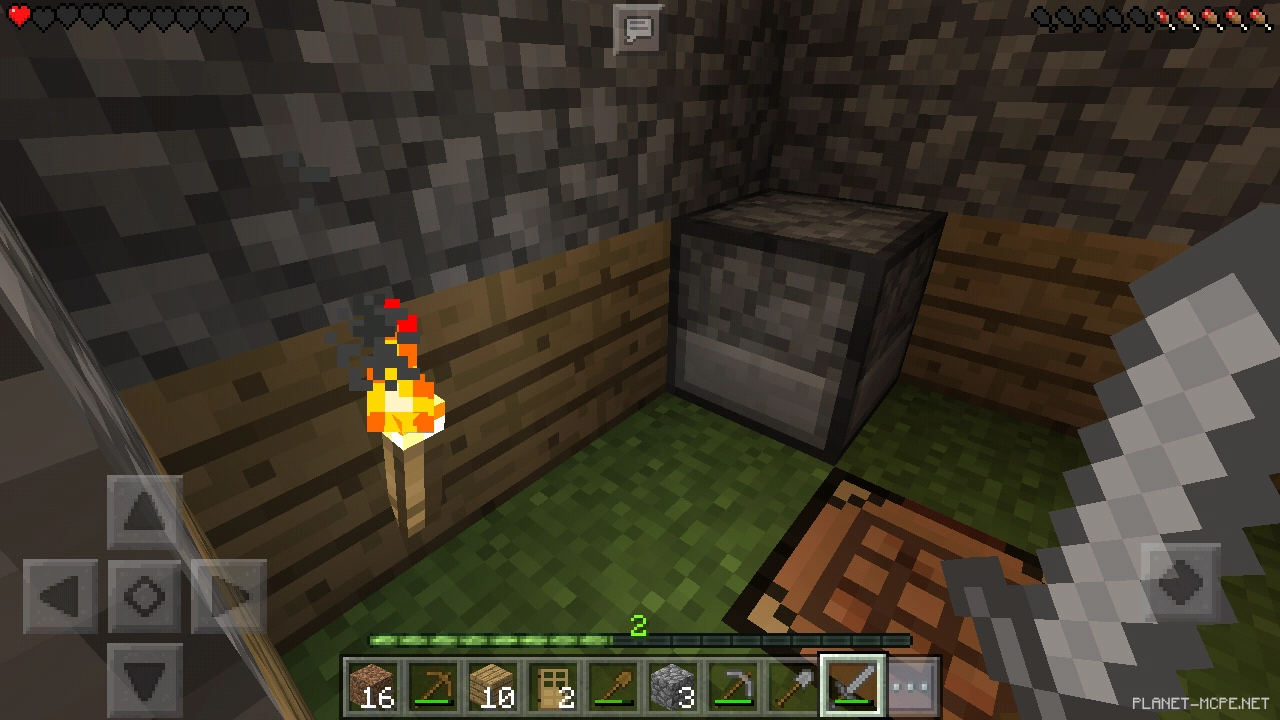Tap the jump button
Image resolution: width=1280 pixels, height=720 pixels.
click(x=1180, y=582)
